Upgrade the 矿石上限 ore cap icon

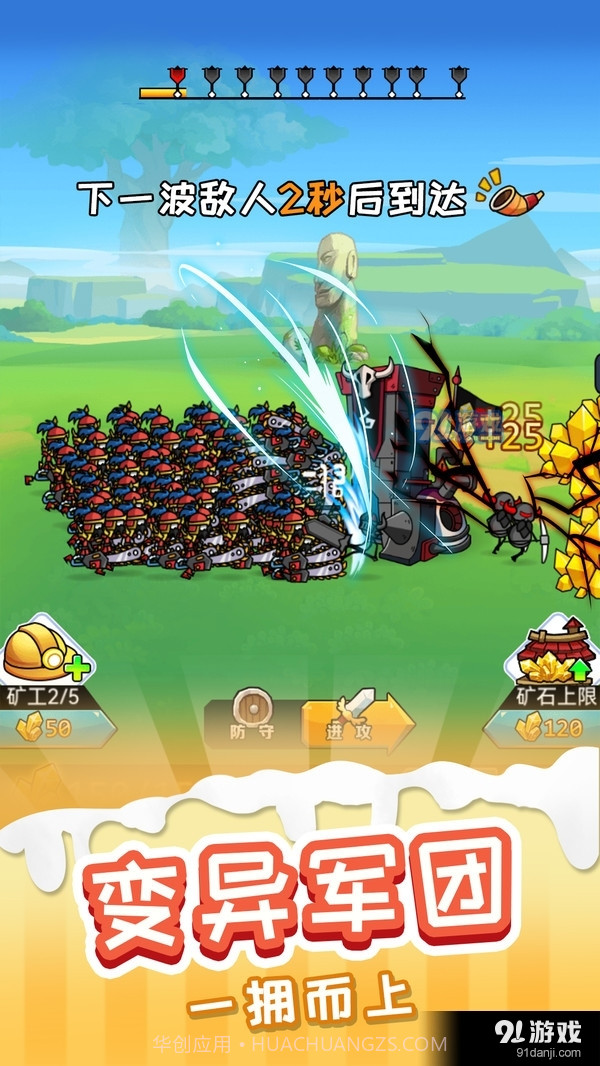tap(557, 652)
